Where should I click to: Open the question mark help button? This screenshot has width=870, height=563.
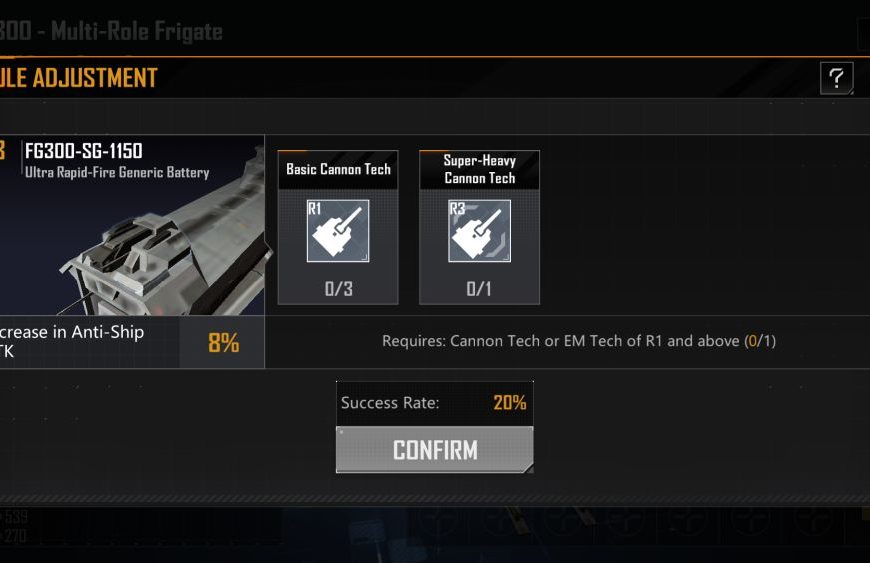[836, 78]
